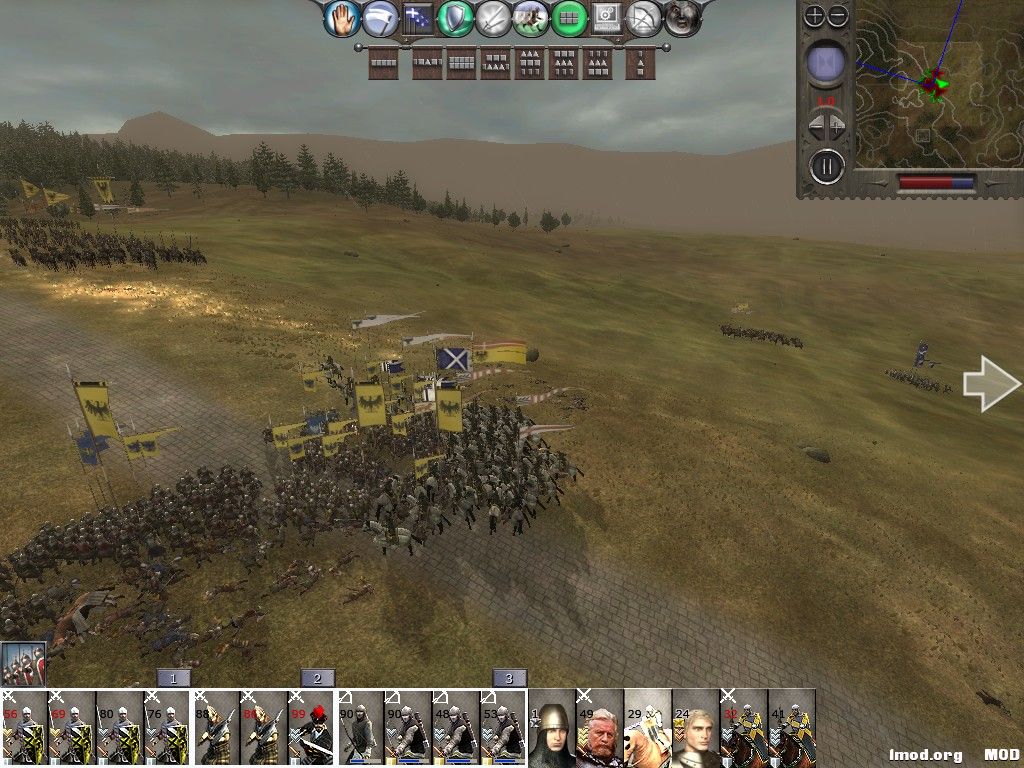Select unit group tab 3
The height and width of the screenshot is (768, 1024).
pos(509,678)
